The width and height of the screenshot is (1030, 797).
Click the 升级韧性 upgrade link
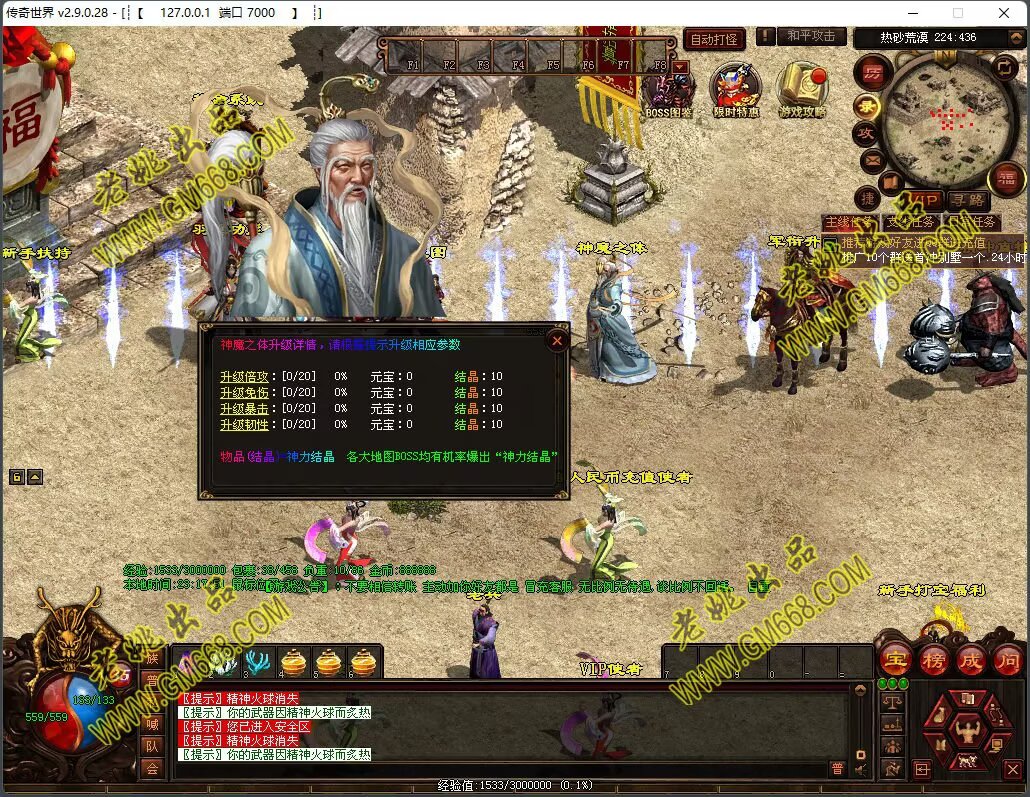pos(244,425)
